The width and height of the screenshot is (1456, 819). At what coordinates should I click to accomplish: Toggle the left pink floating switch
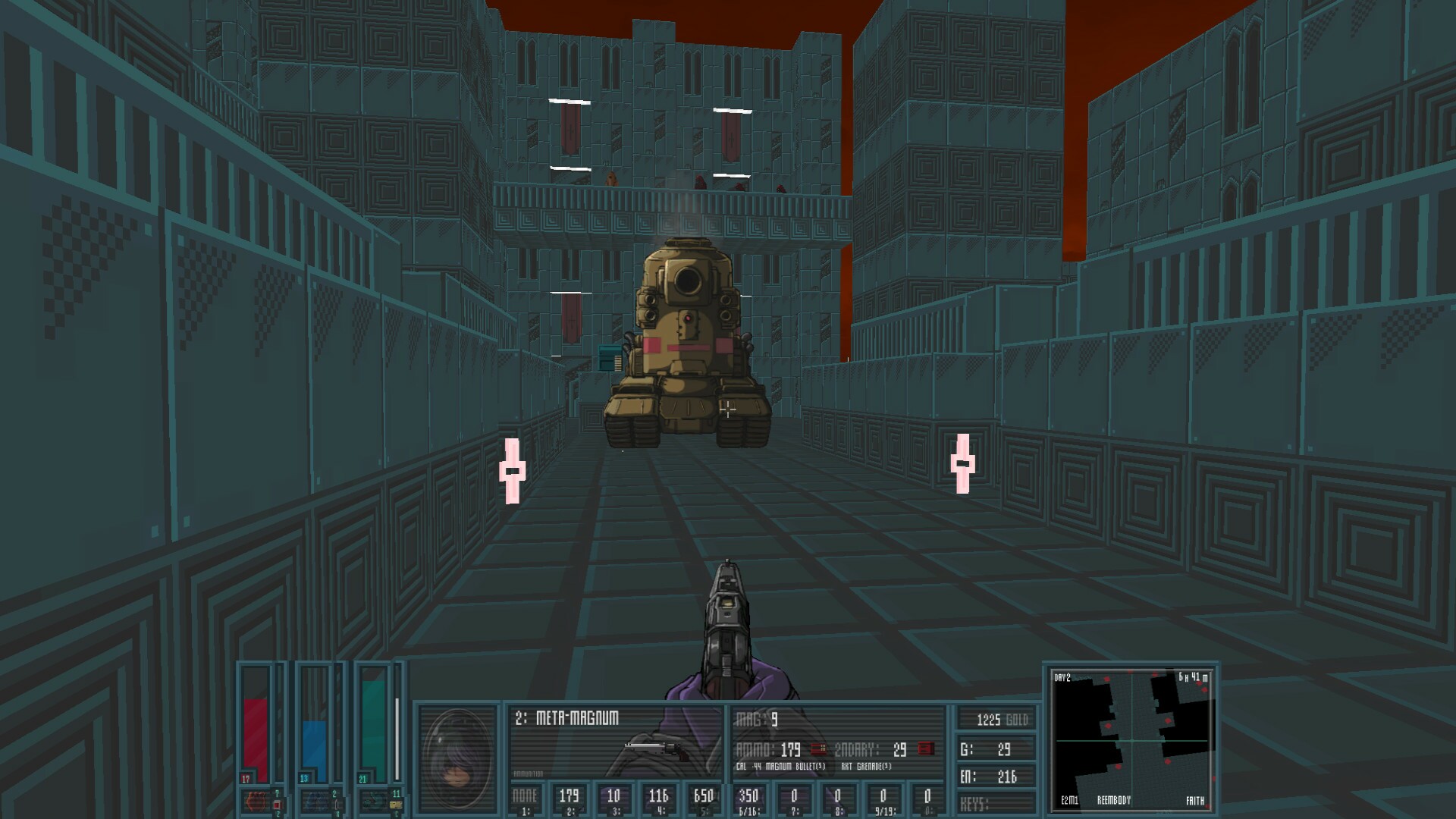(513, 470)
